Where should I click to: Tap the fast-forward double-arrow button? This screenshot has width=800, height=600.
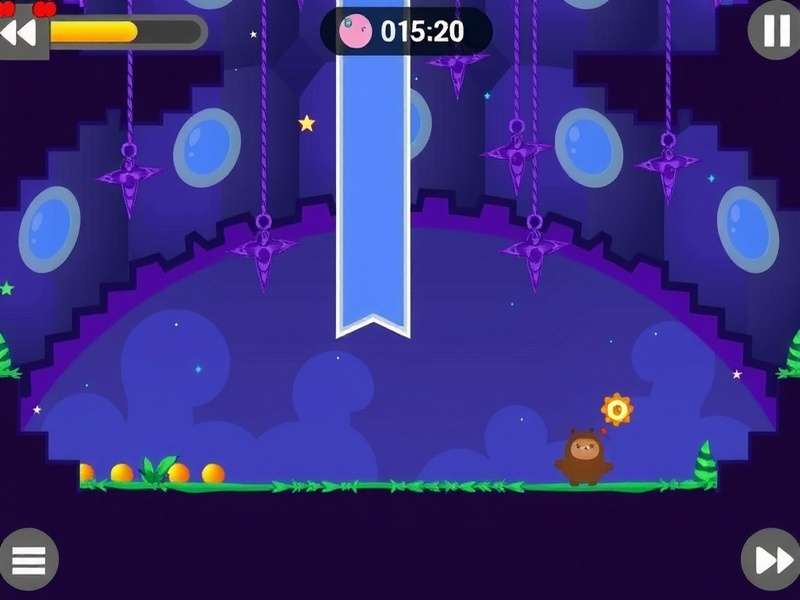[771, 559]
